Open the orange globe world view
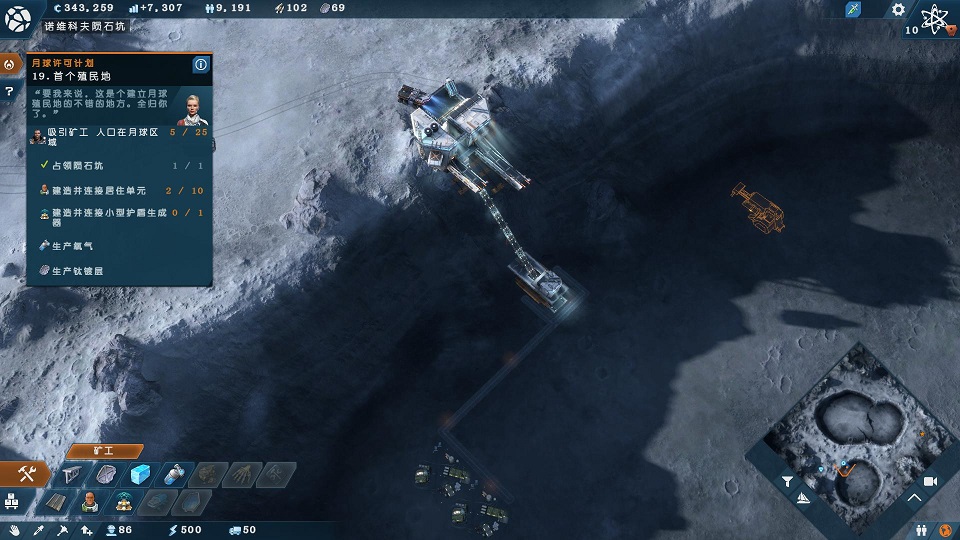Viewport: 960px width, 540px height. (944, 528)
